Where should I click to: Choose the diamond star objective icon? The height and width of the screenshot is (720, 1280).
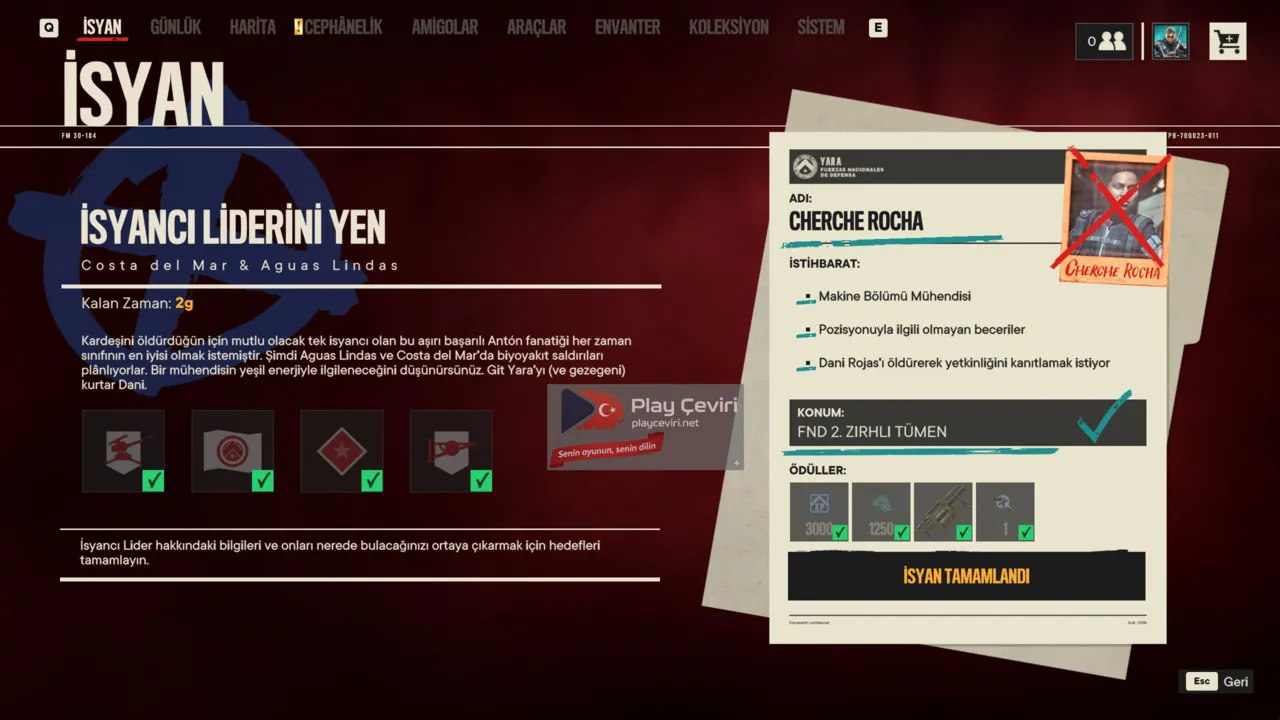click(x=341, y=451)
